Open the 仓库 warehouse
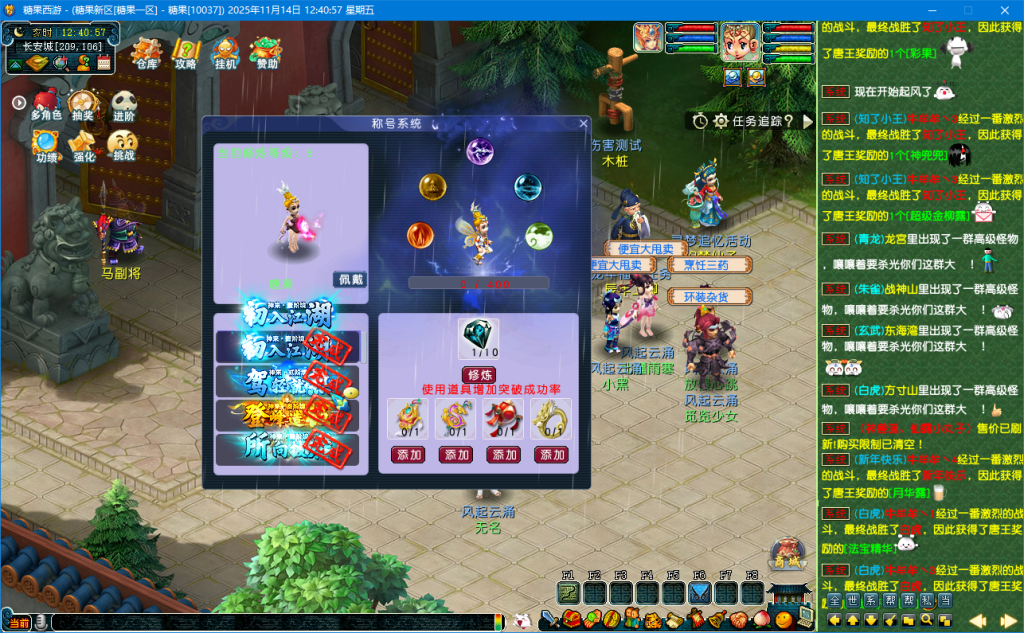This screenshot has width=1024, height=633. [147, 53]
